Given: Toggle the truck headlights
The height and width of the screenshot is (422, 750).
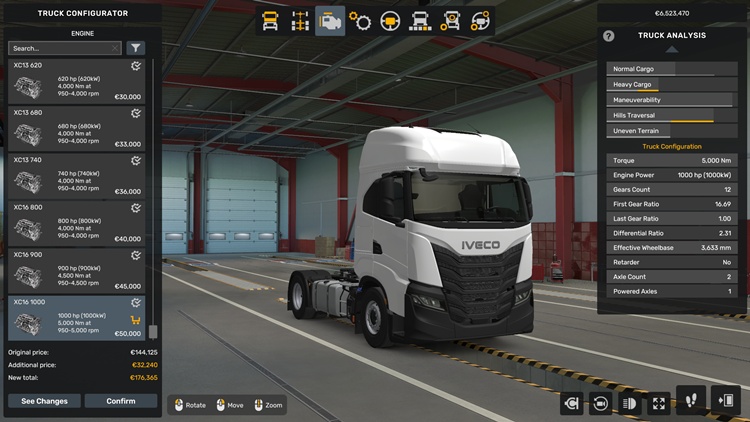Looking at the screenshot, I should pos(630,403).
